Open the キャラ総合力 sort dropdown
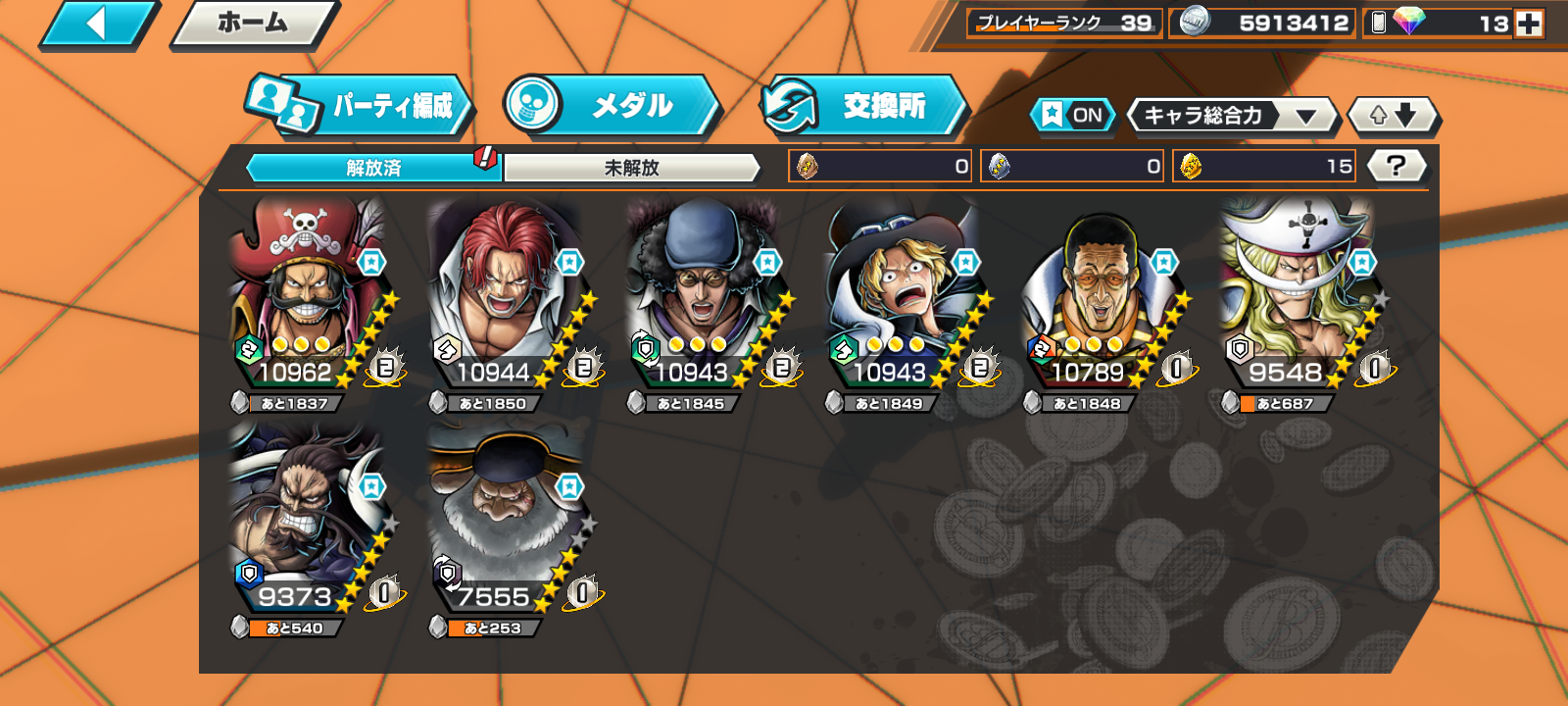This screenshot has height=706, width=1568. point(1232,116)
